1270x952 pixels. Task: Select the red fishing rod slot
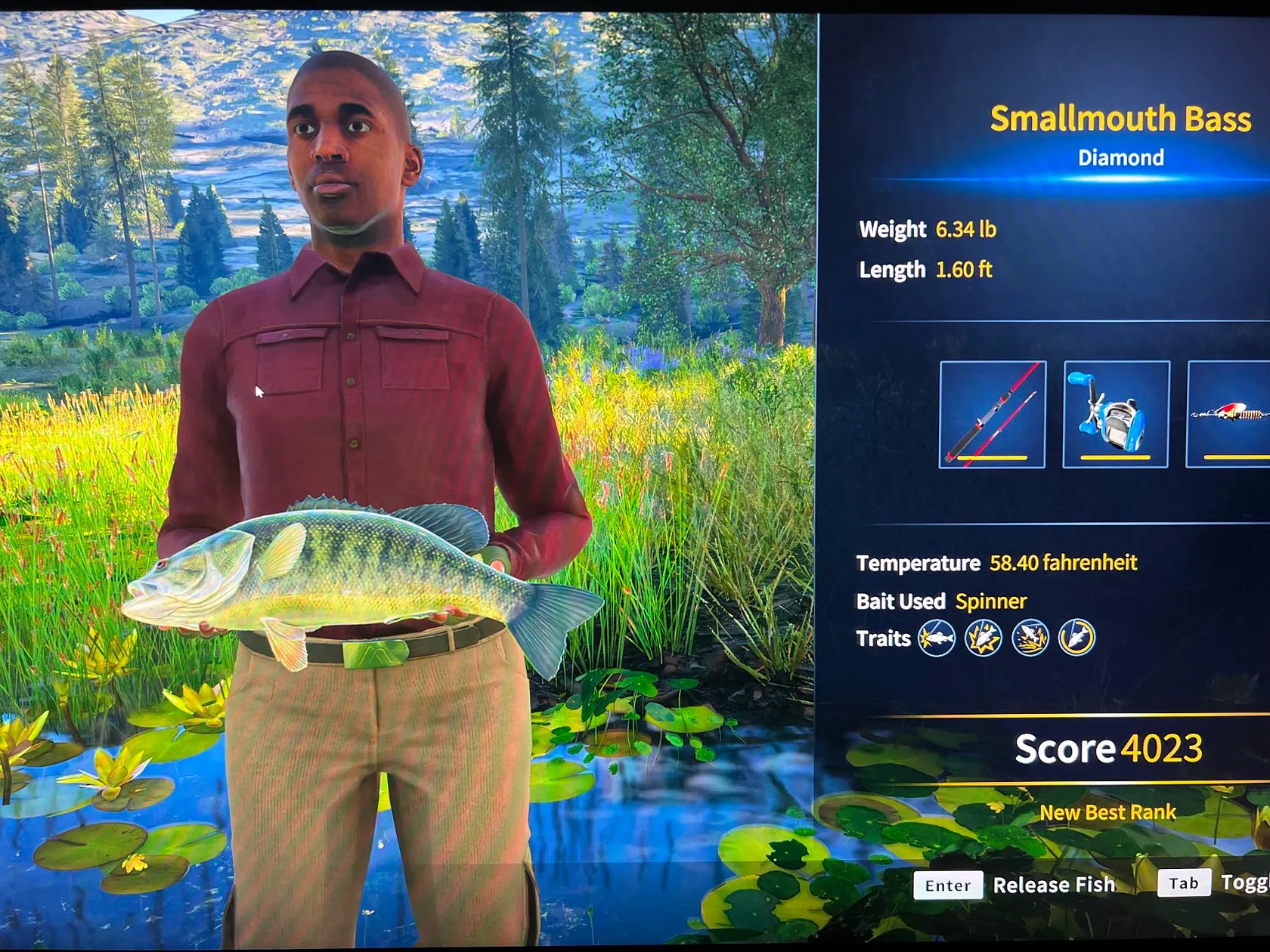(x=992, y=414)
